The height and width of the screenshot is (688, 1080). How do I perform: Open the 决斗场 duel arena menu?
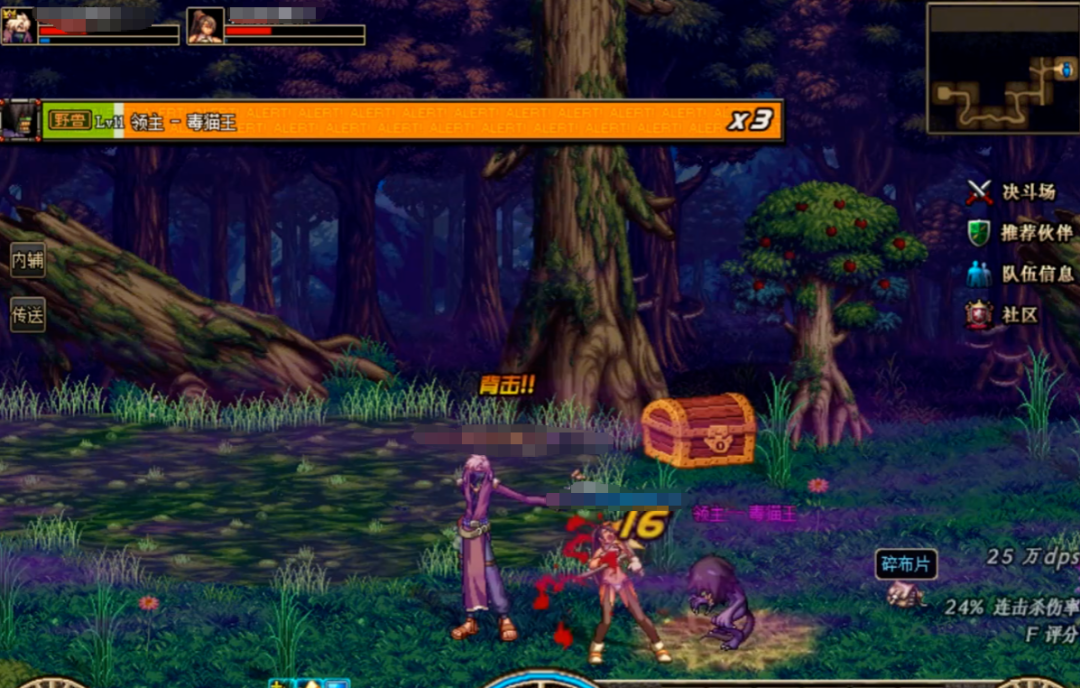(x=1012, y=192)
